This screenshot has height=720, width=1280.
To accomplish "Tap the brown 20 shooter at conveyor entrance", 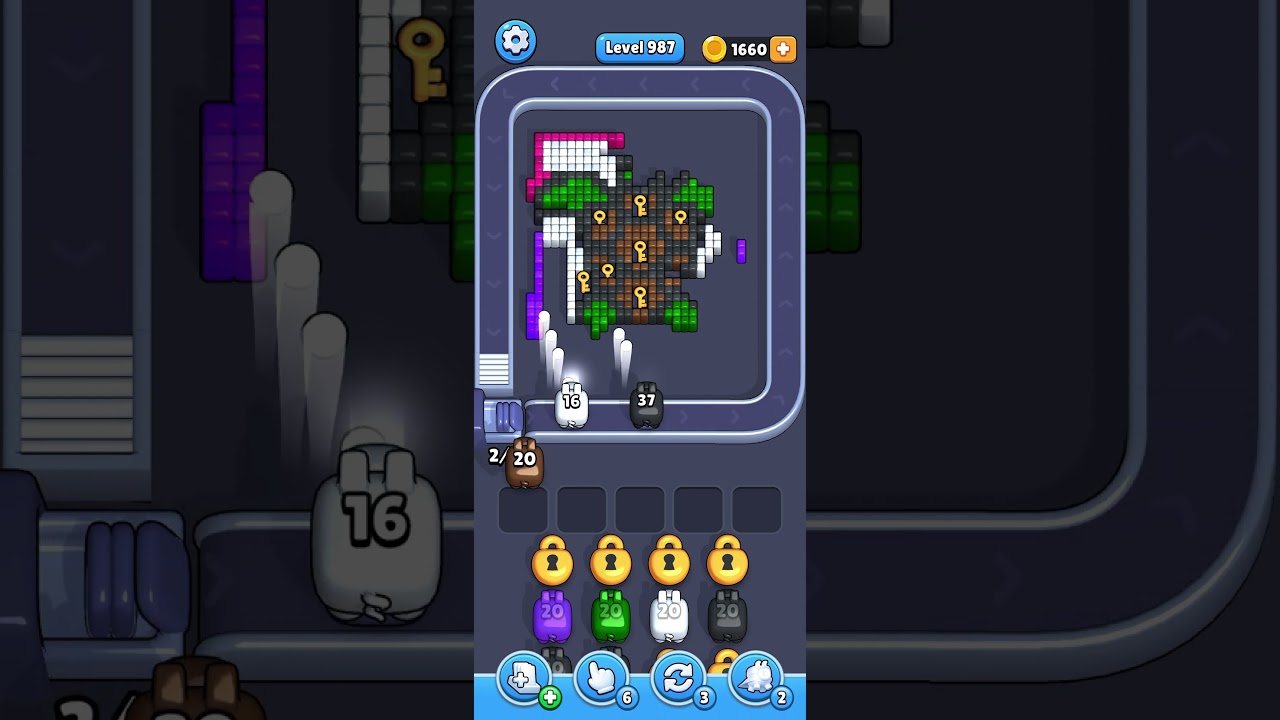I will tap(524, 462).
